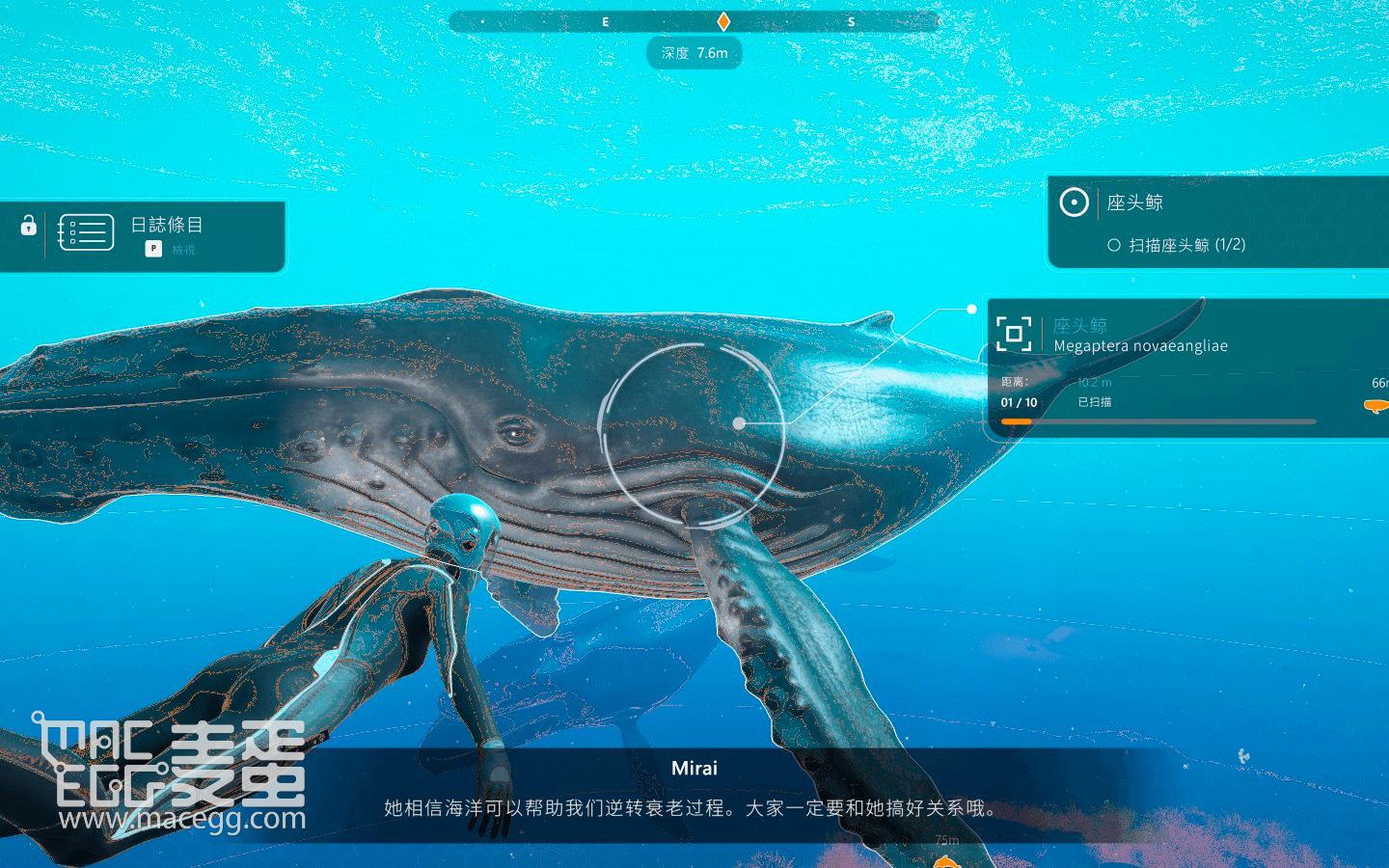Open the 日誌條目 journal entry panel
The width and height of the screenshot is (1389, 868).
click(167, 226)
